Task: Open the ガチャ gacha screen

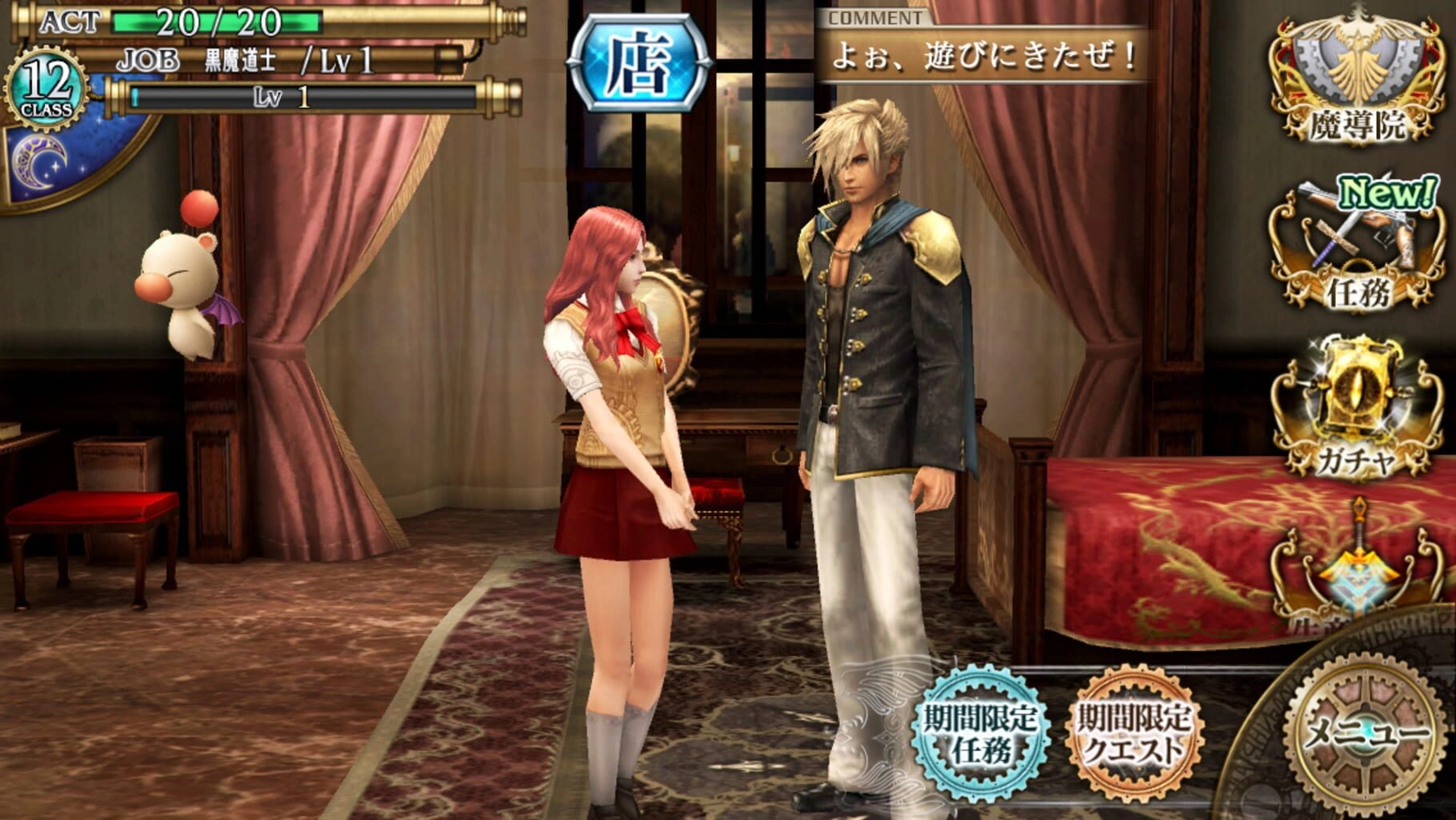Action: pyautogui.click(x=1357, y=408)
